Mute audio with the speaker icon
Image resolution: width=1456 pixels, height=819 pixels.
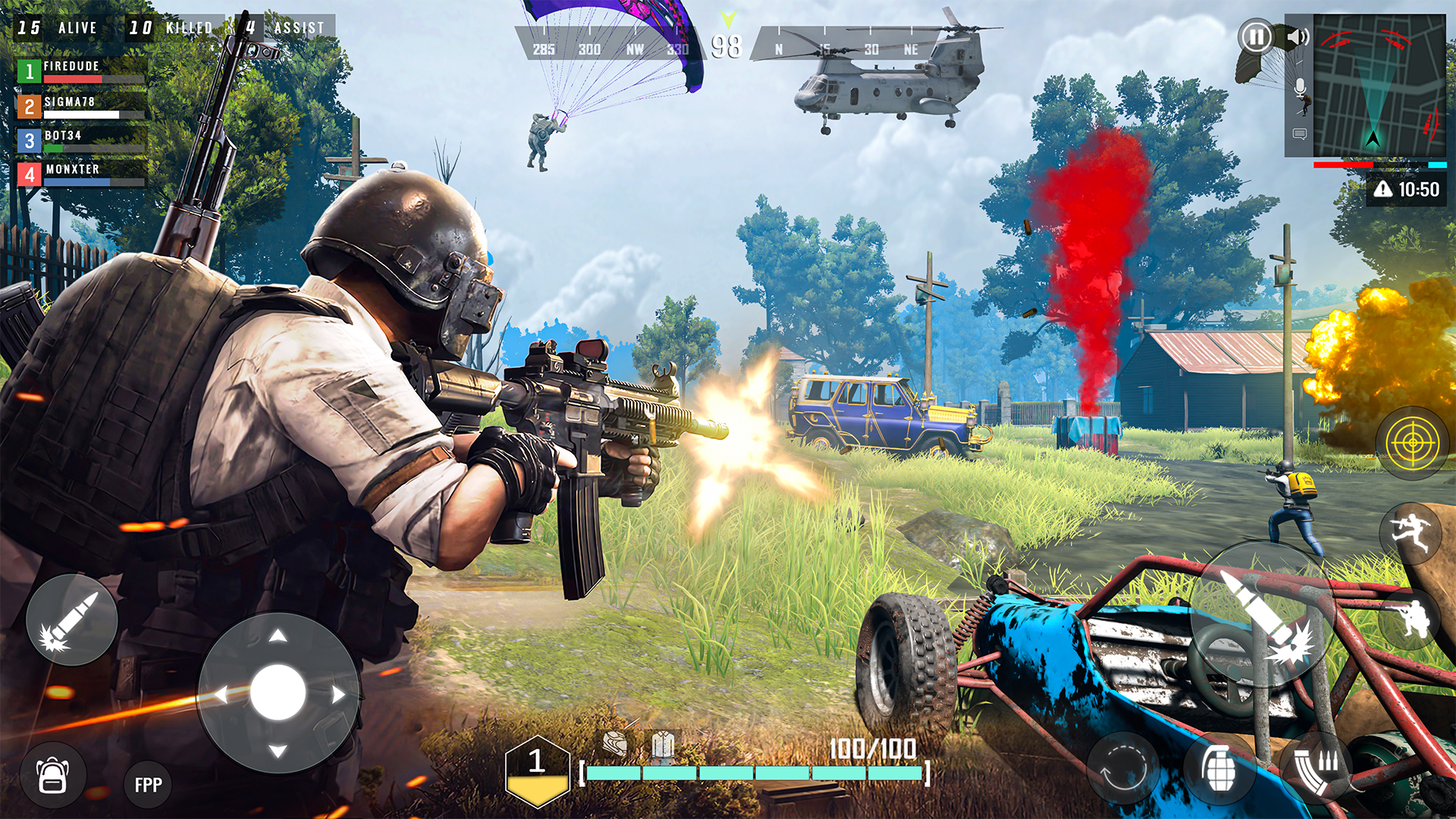tap(1298, 36)
